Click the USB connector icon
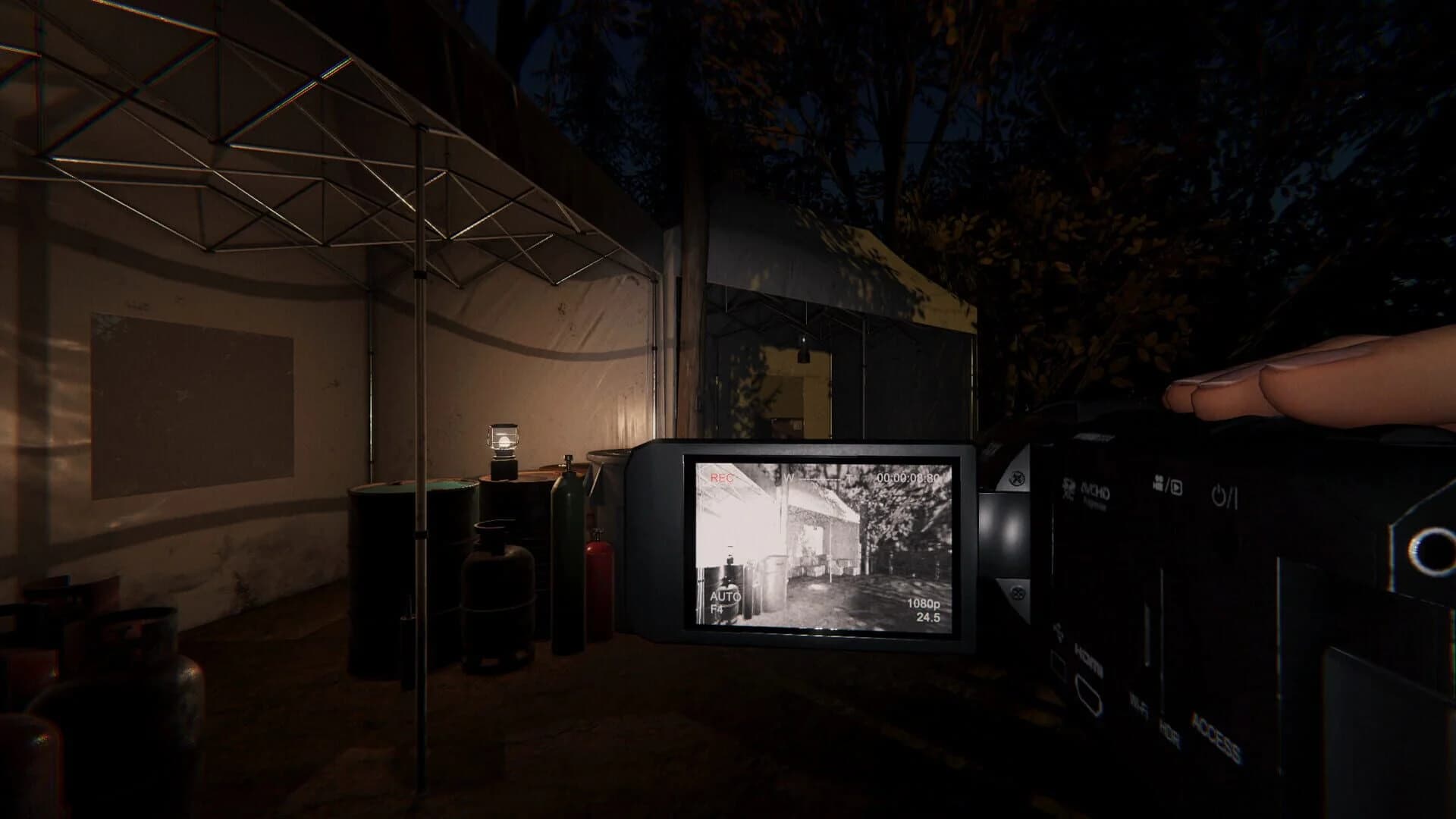The height and width of the screenshot is (819, 1456). tap(1059, 632)
